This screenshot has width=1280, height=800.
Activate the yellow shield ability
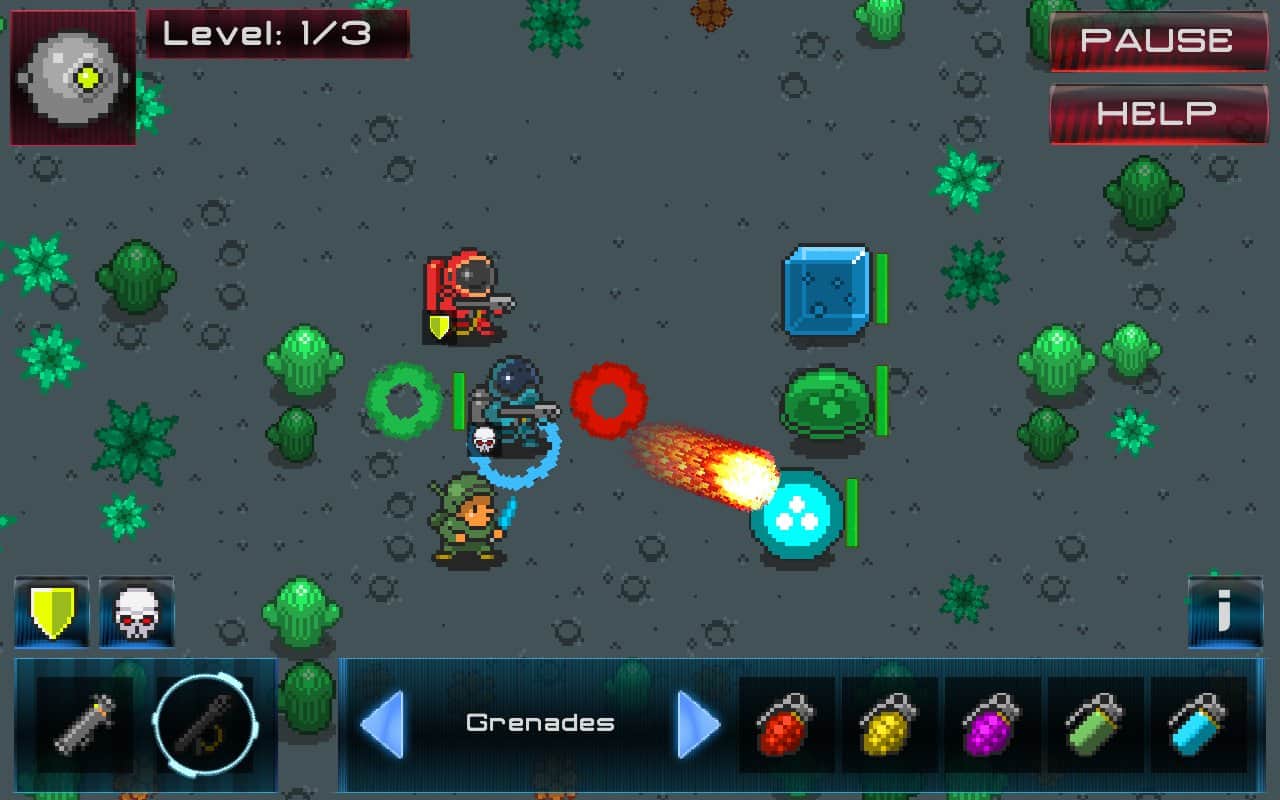tap(51, 612)
